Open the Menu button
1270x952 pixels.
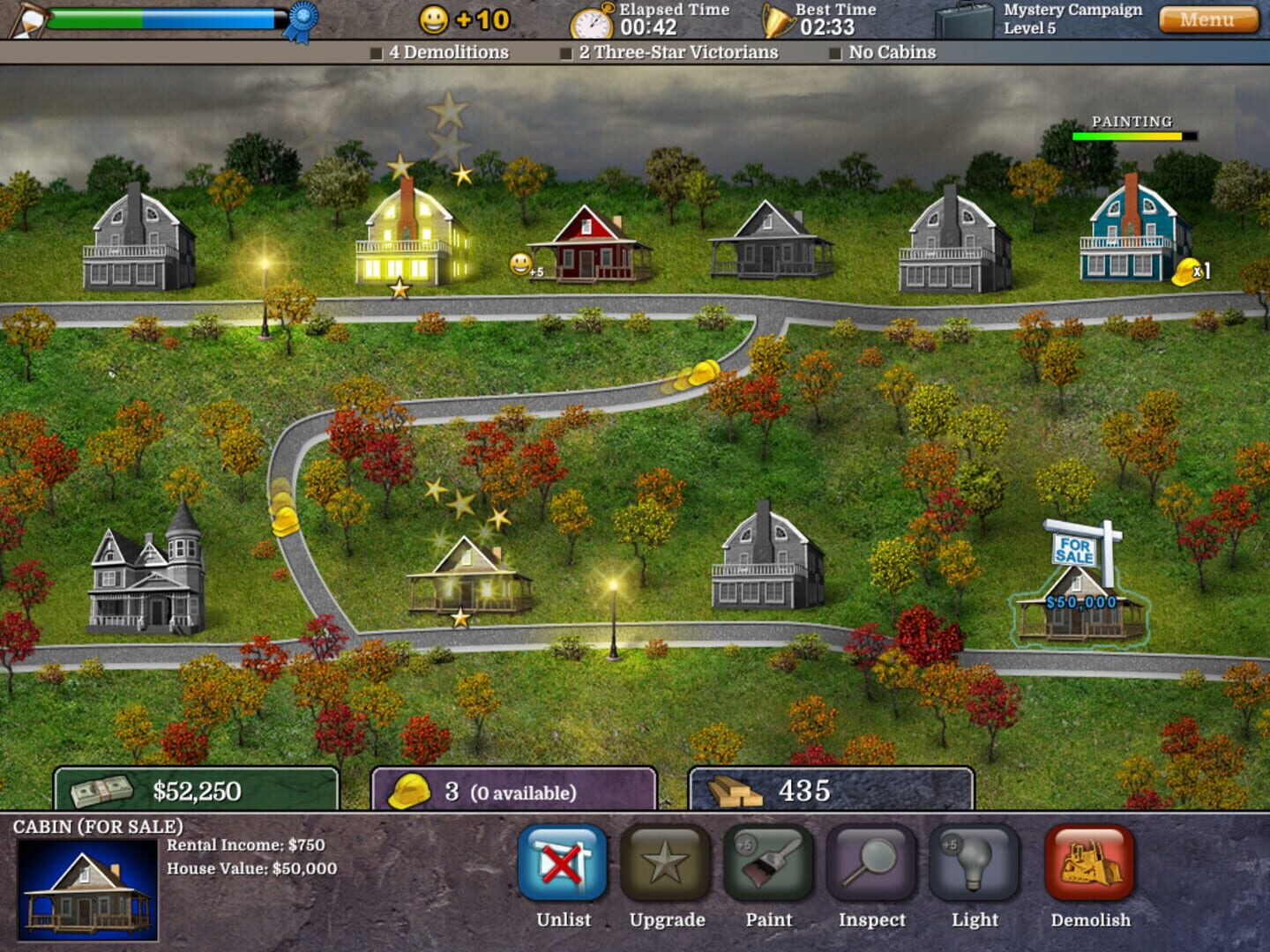coord(1210,19)
